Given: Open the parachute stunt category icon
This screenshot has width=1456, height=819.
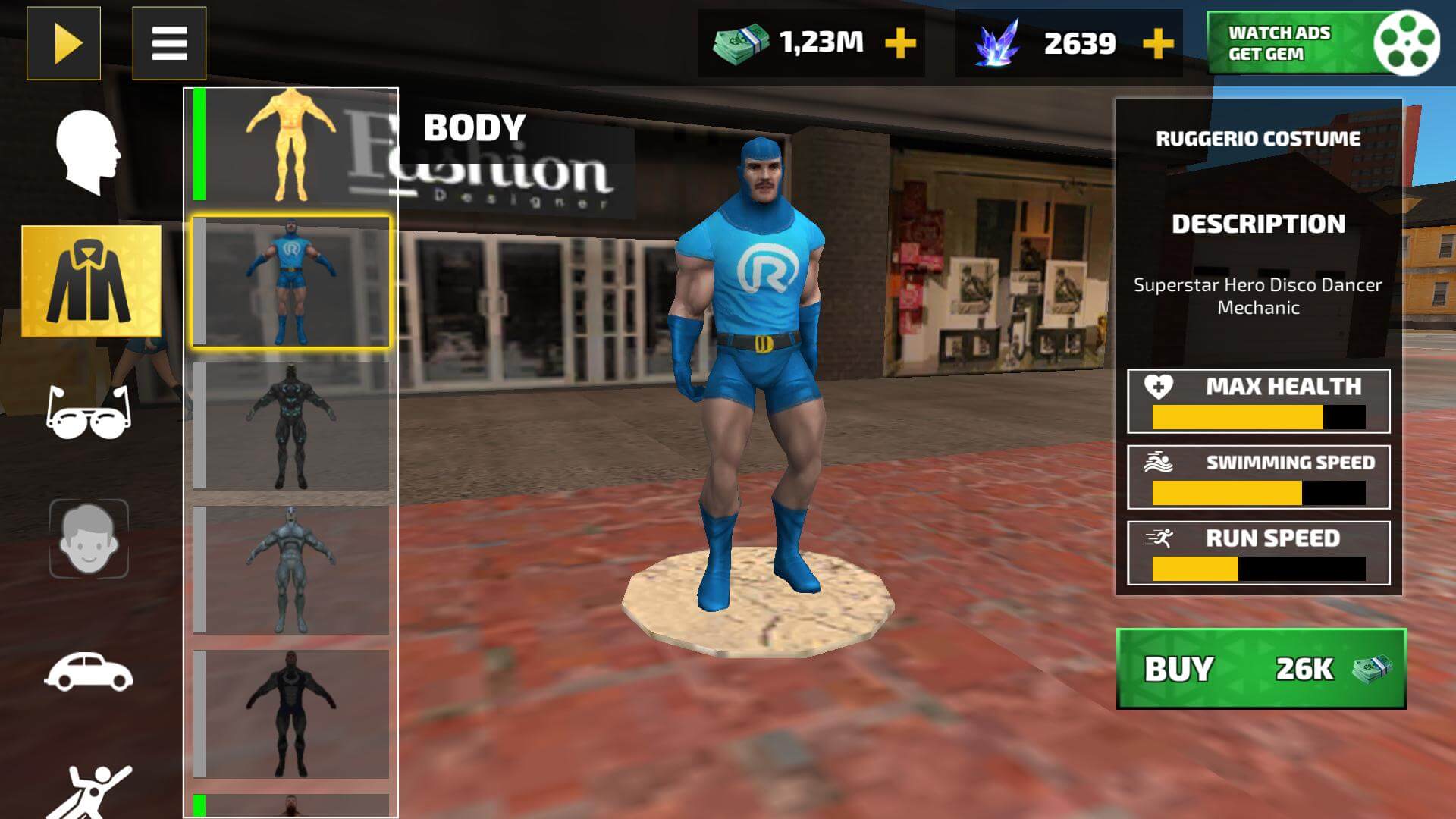Looking at the screenshot, I should click(91, 789).
